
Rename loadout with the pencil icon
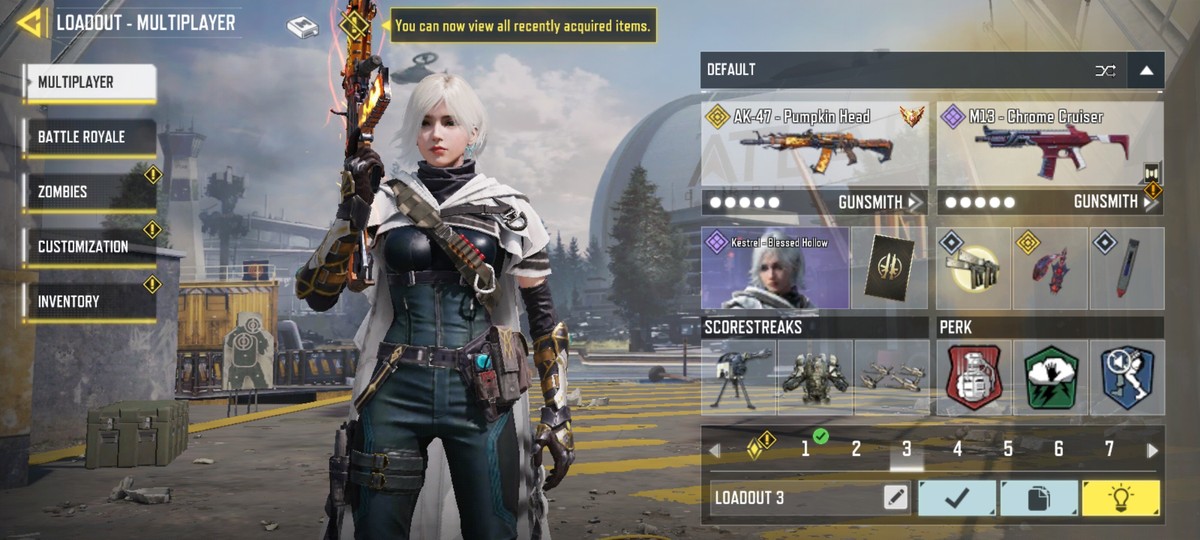tap(895, 497)
